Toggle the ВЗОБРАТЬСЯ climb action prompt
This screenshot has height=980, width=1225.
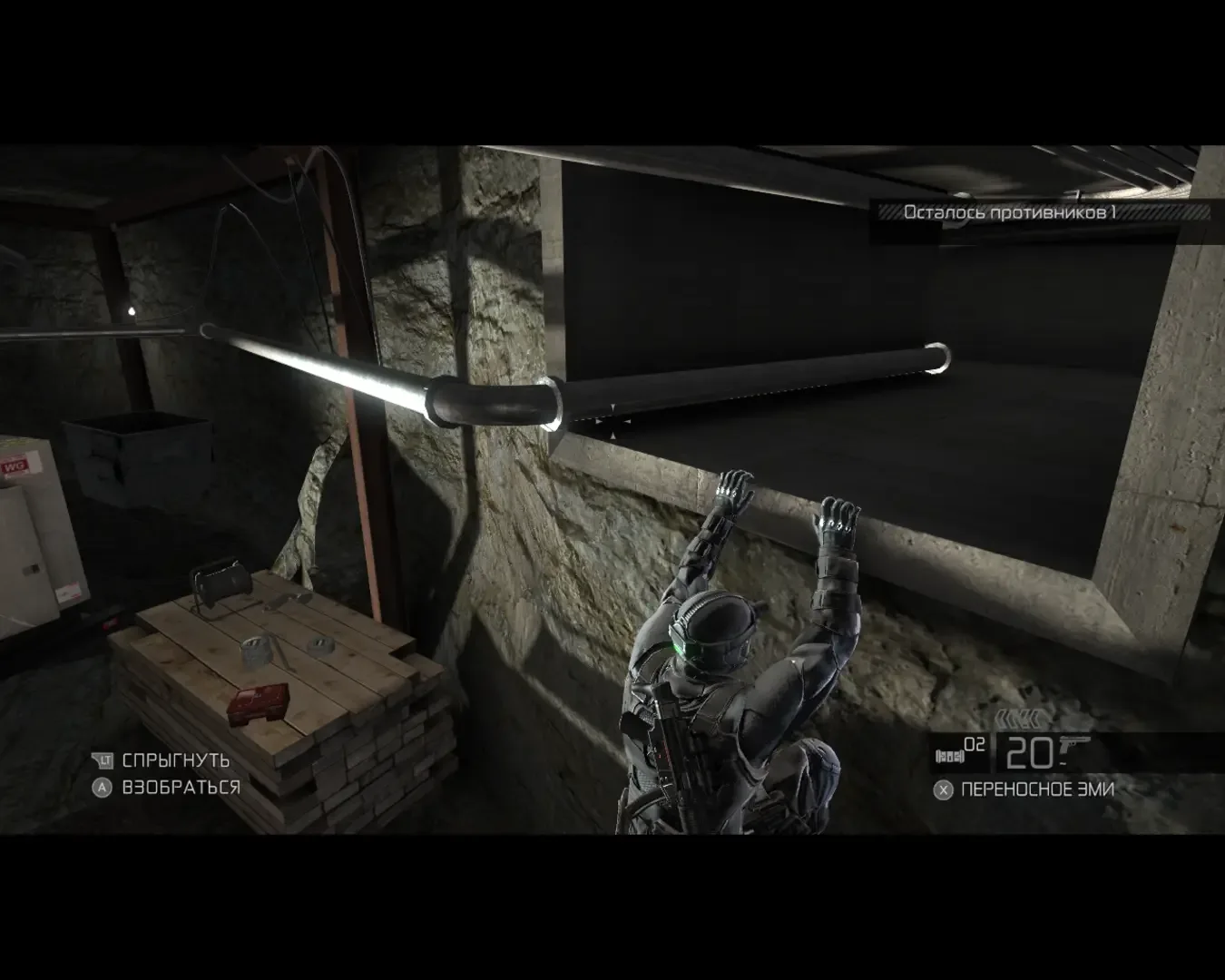pyautogui.click(x=181, y=787)
